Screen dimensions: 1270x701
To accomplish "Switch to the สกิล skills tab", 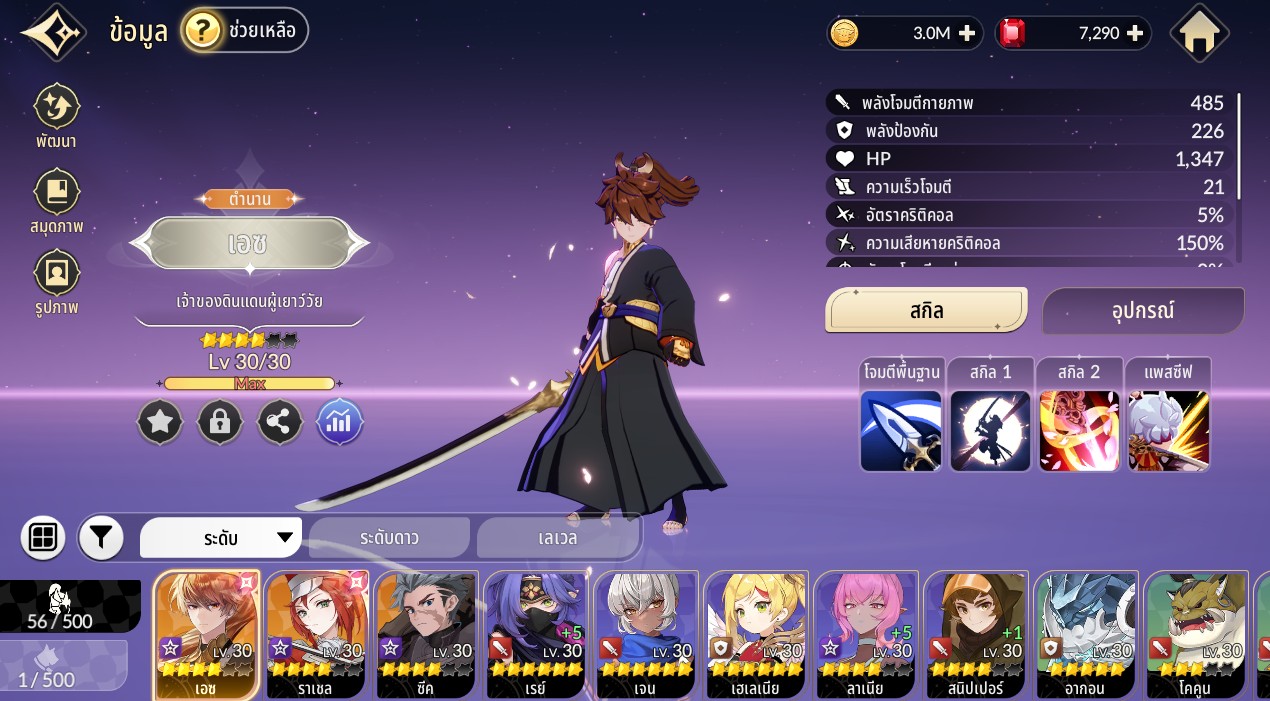I will 926,310.
